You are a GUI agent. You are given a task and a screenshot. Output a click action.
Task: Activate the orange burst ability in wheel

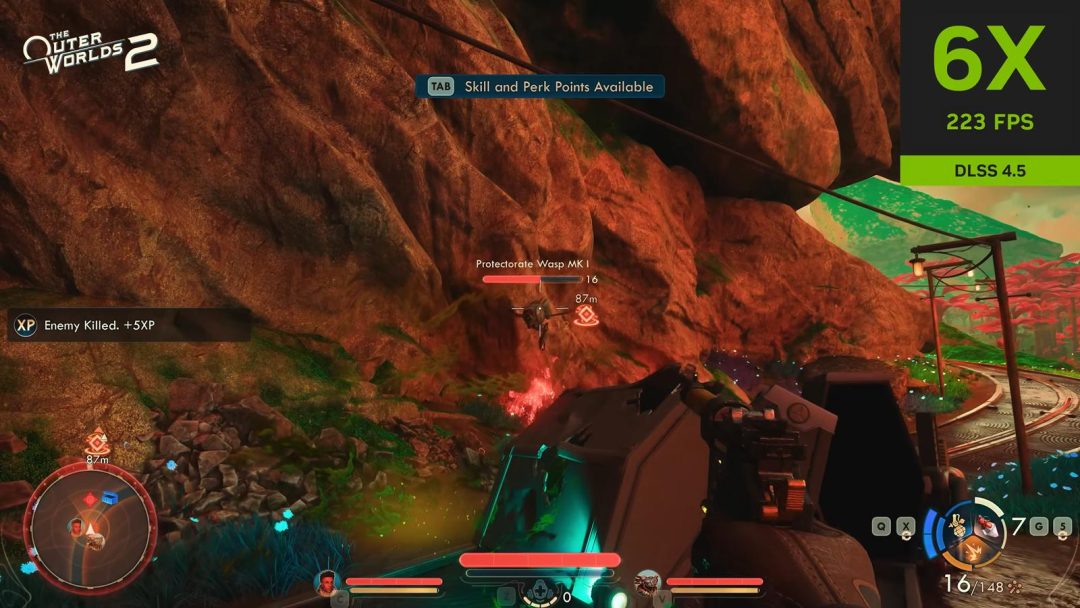pyautogui.click(x=971, y=549)
